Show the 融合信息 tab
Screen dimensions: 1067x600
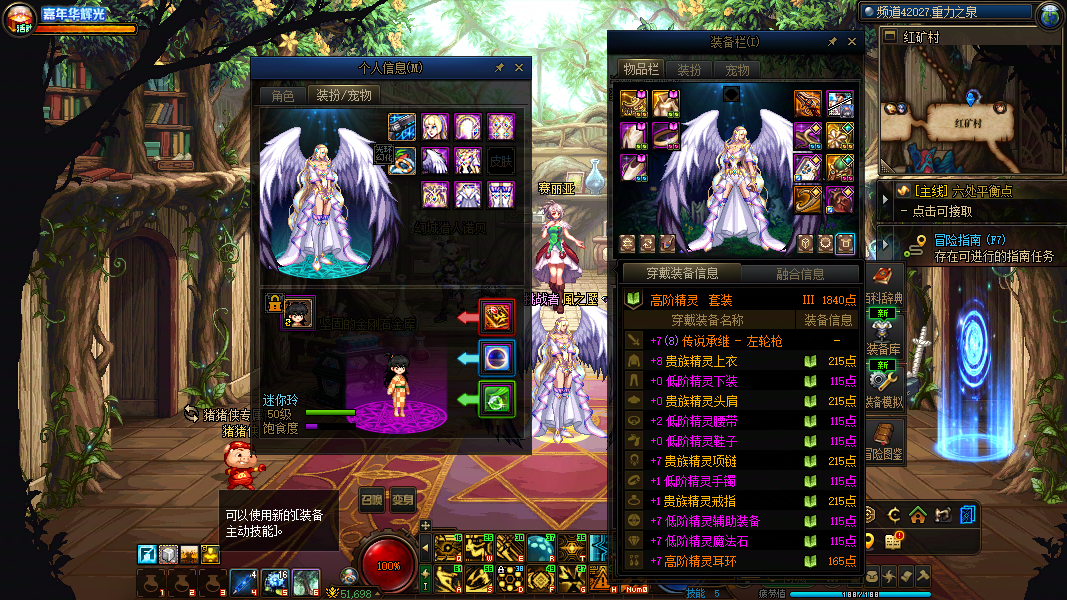coord(800,274)
